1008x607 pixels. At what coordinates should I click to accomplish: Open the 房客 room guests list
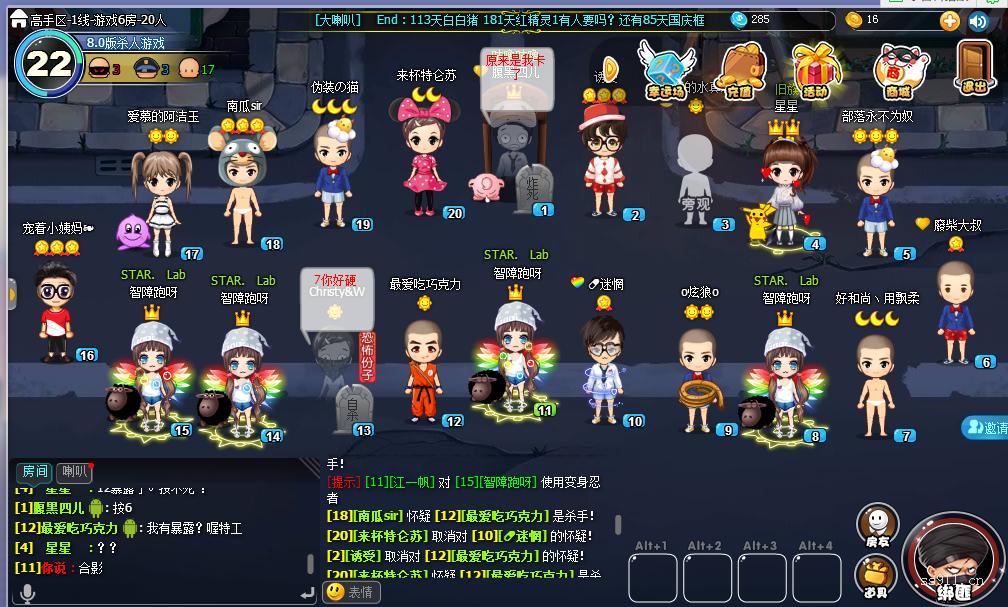[x=877, y=525]
